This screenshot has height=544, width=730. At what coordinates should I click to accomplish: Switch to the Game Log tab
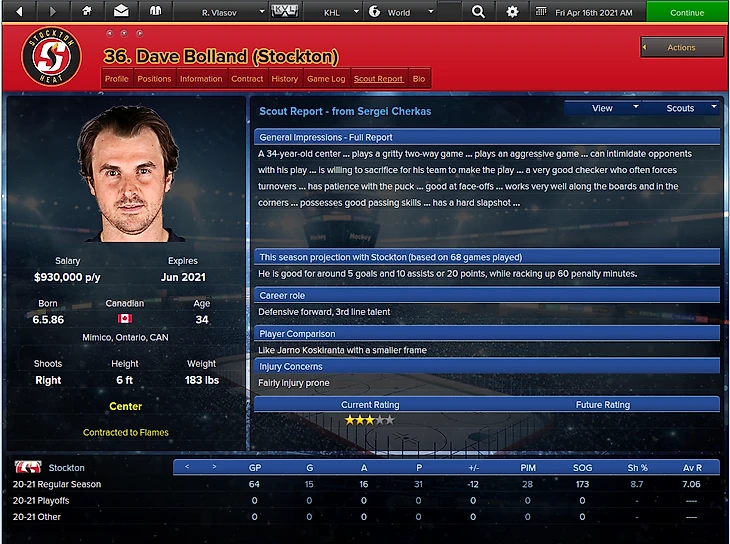tap(326, 79)
